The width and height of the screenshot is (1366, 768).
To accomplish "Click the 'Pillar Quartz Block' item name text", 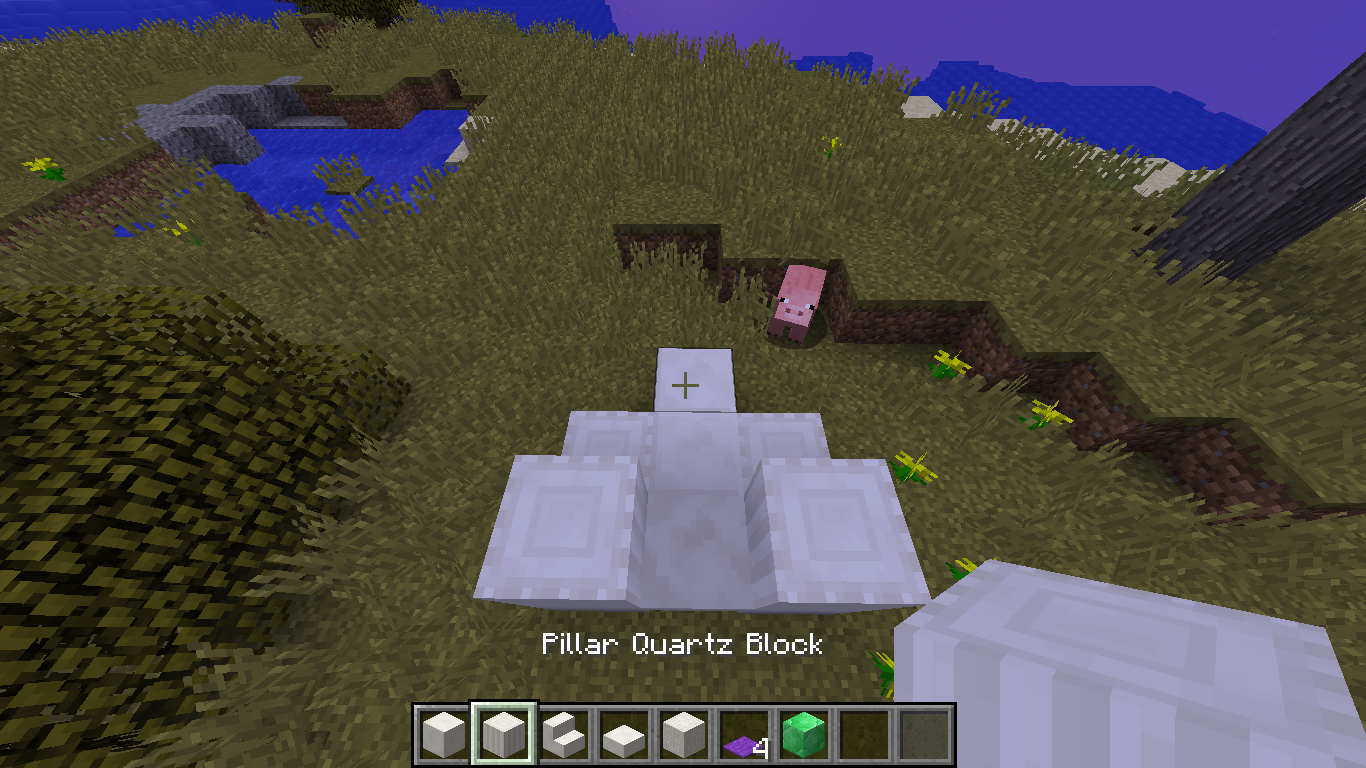I will [683, 646].
